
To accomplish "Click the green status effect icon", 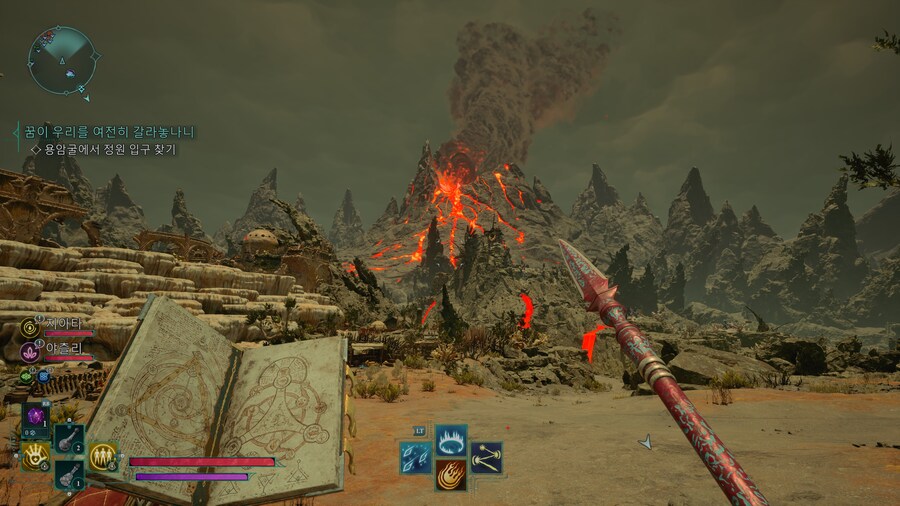I will [x=27, y=377].
